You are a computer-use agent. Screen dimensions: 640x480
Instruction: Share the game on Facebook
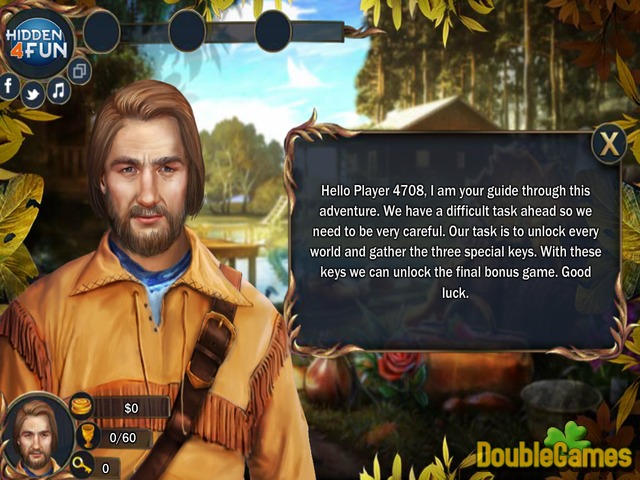tap(10, 86)
